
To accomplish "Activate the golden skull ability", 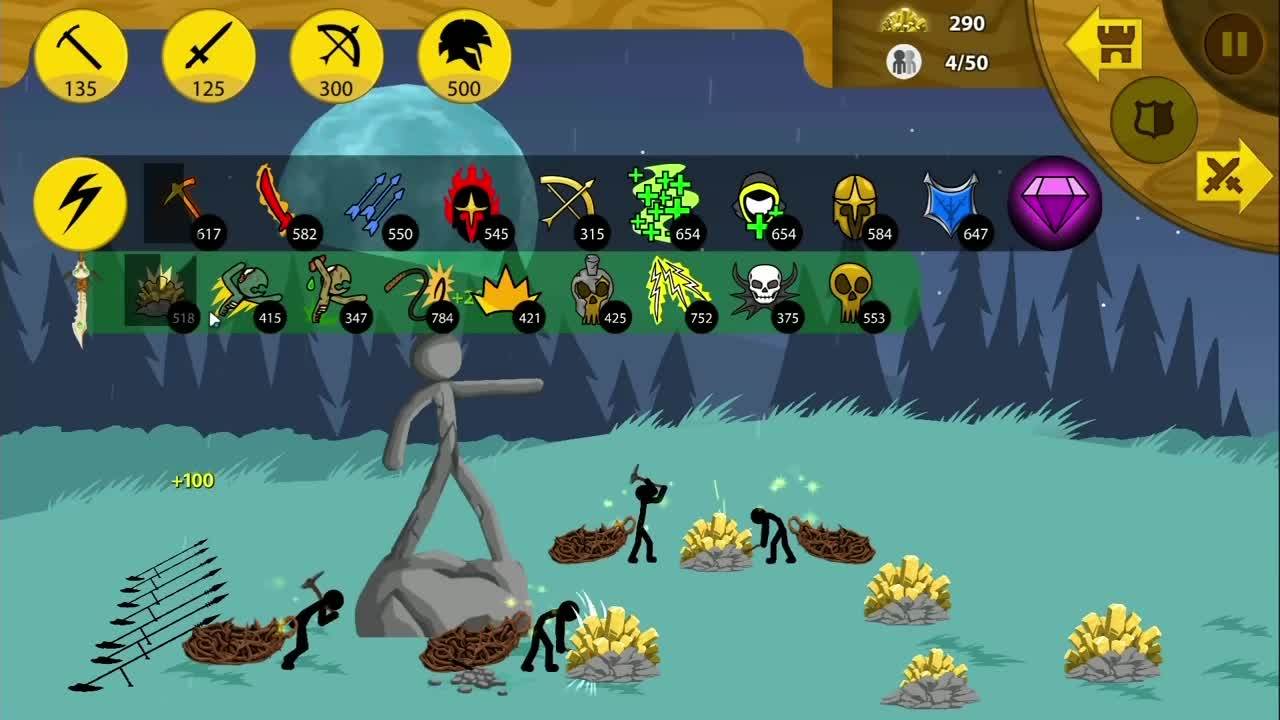I will tap(852, 290).
